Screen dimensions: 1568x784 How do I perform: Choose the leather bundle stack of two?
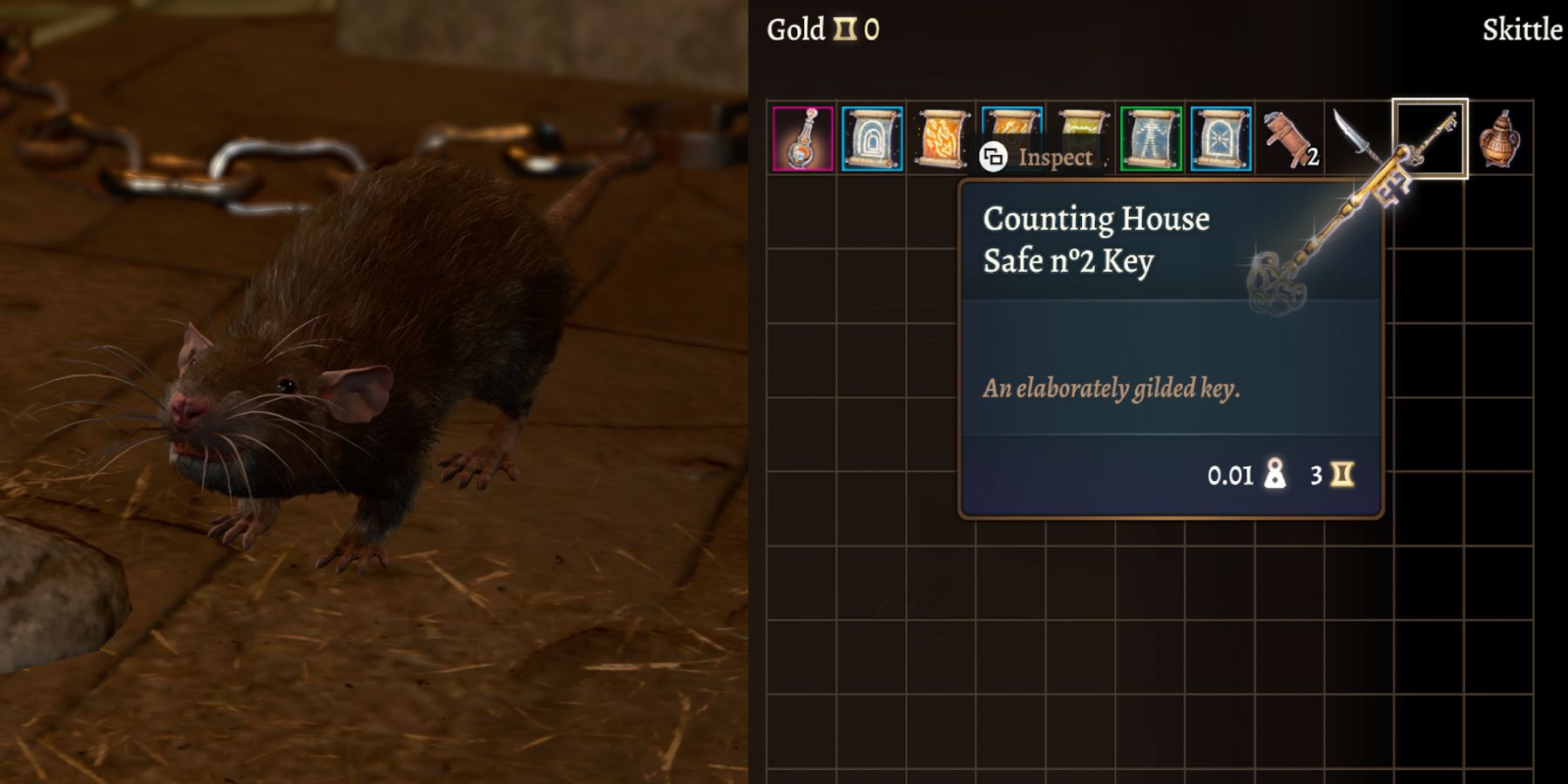click(x=1290, y=139)
